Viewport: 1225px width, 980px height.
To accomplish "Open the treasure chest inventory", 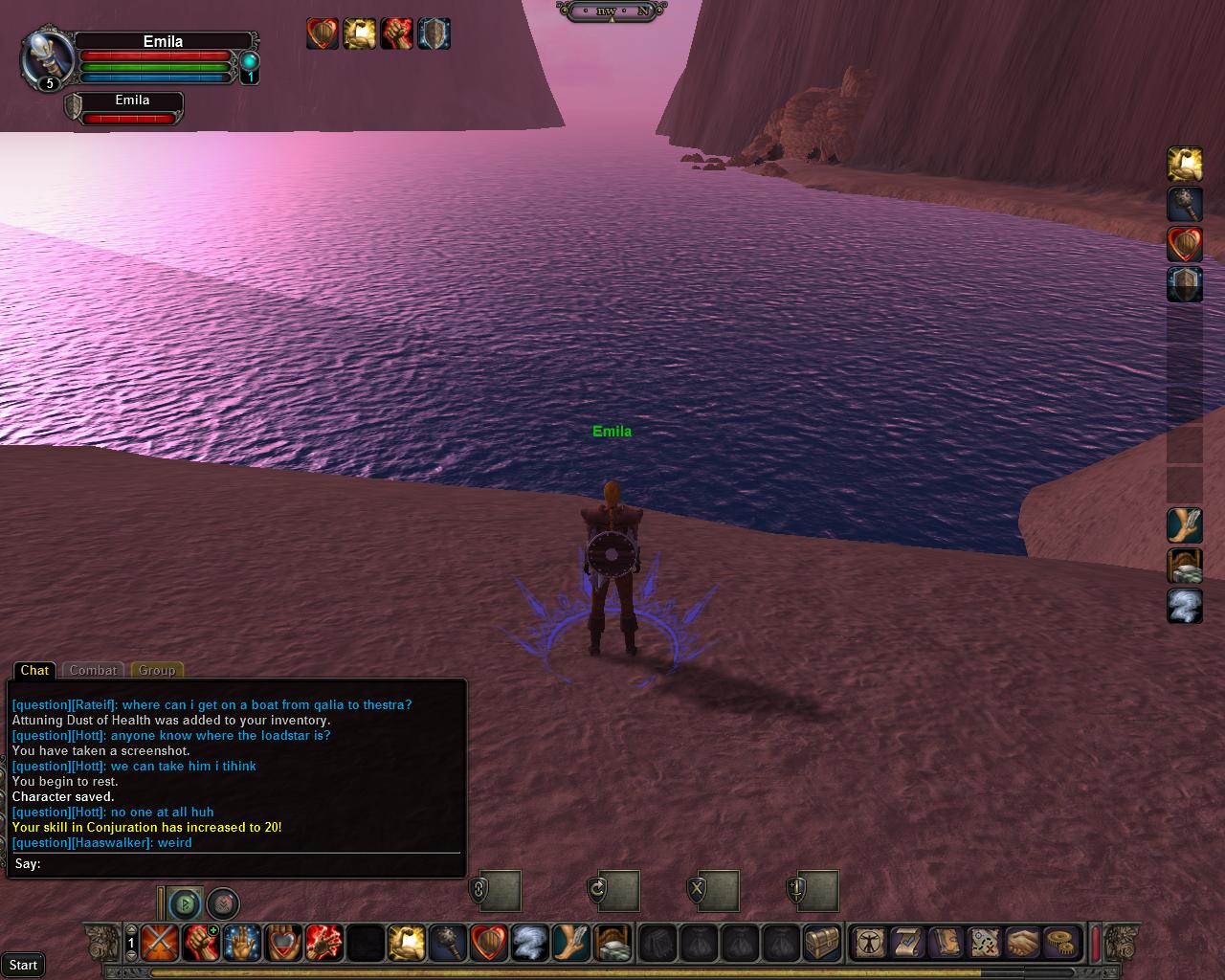I will pyautogui.click(x=822, y=943).
